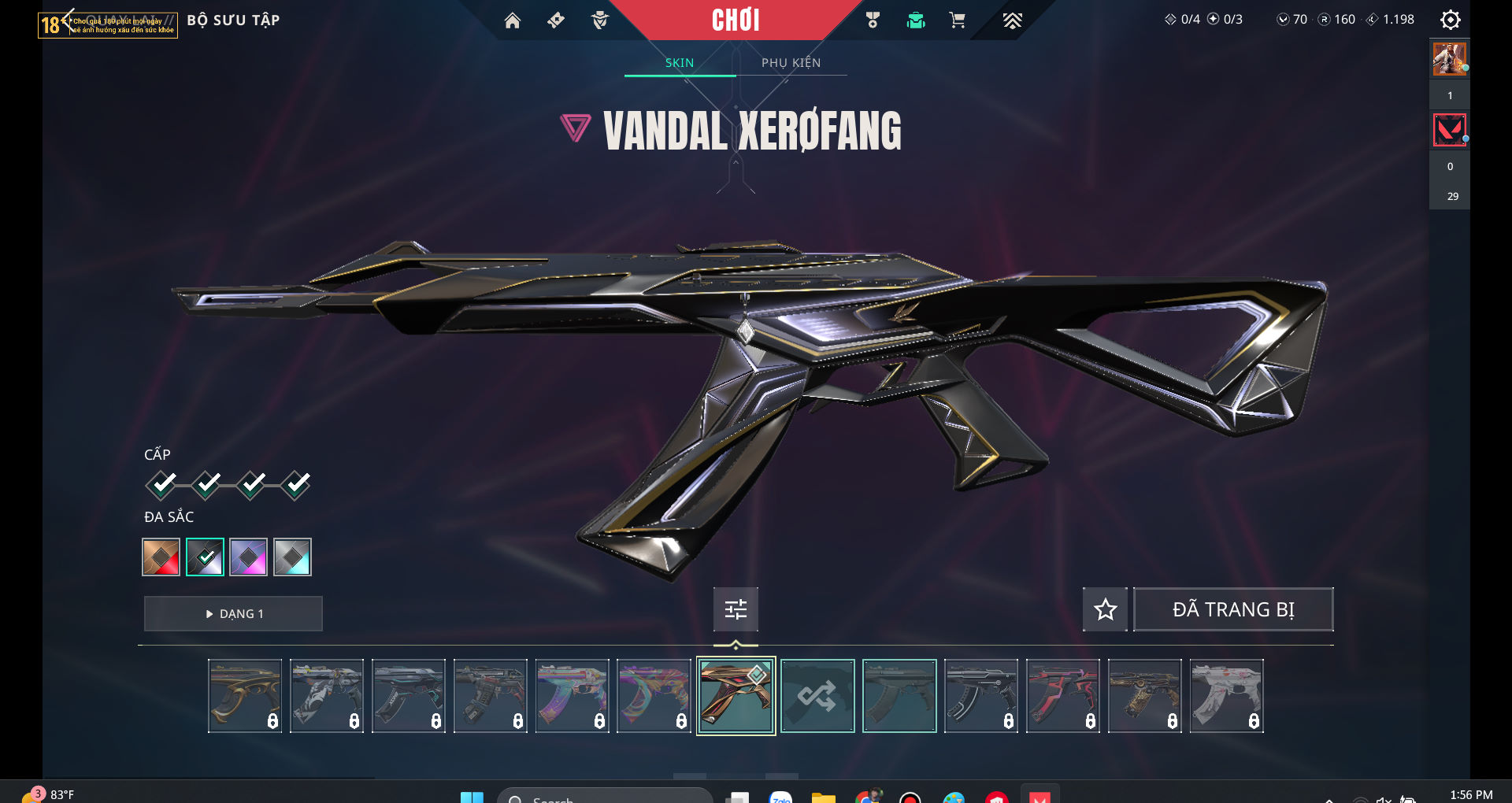The image size is (1512, 803).
Task: Click the ĐÃ TRANG BỊ equipped button
Action: (1233, 609)
